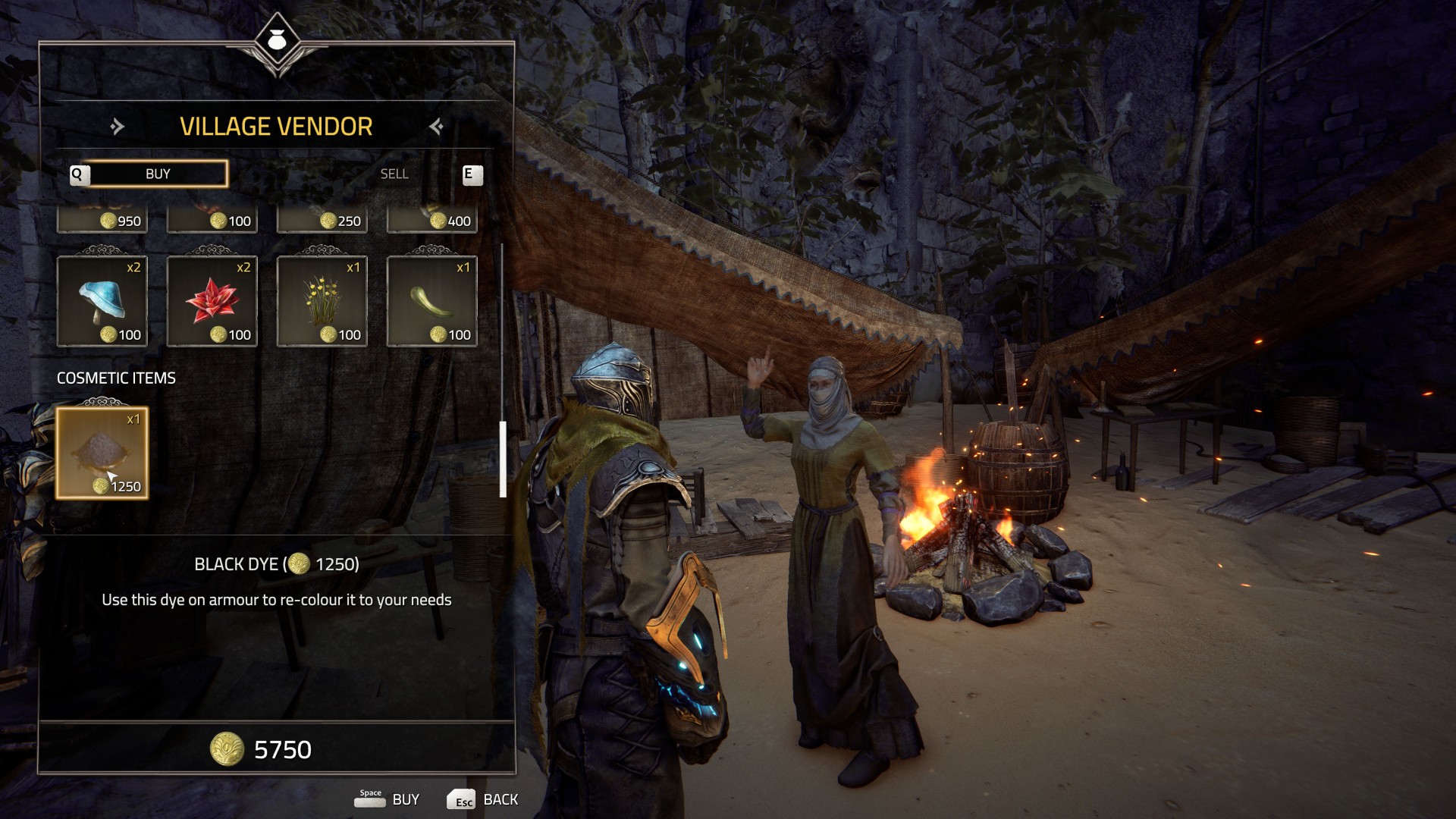This screenshot has width=1456, height=819.
Task: Switch to the Sell tab
Action: pos(394,174)
